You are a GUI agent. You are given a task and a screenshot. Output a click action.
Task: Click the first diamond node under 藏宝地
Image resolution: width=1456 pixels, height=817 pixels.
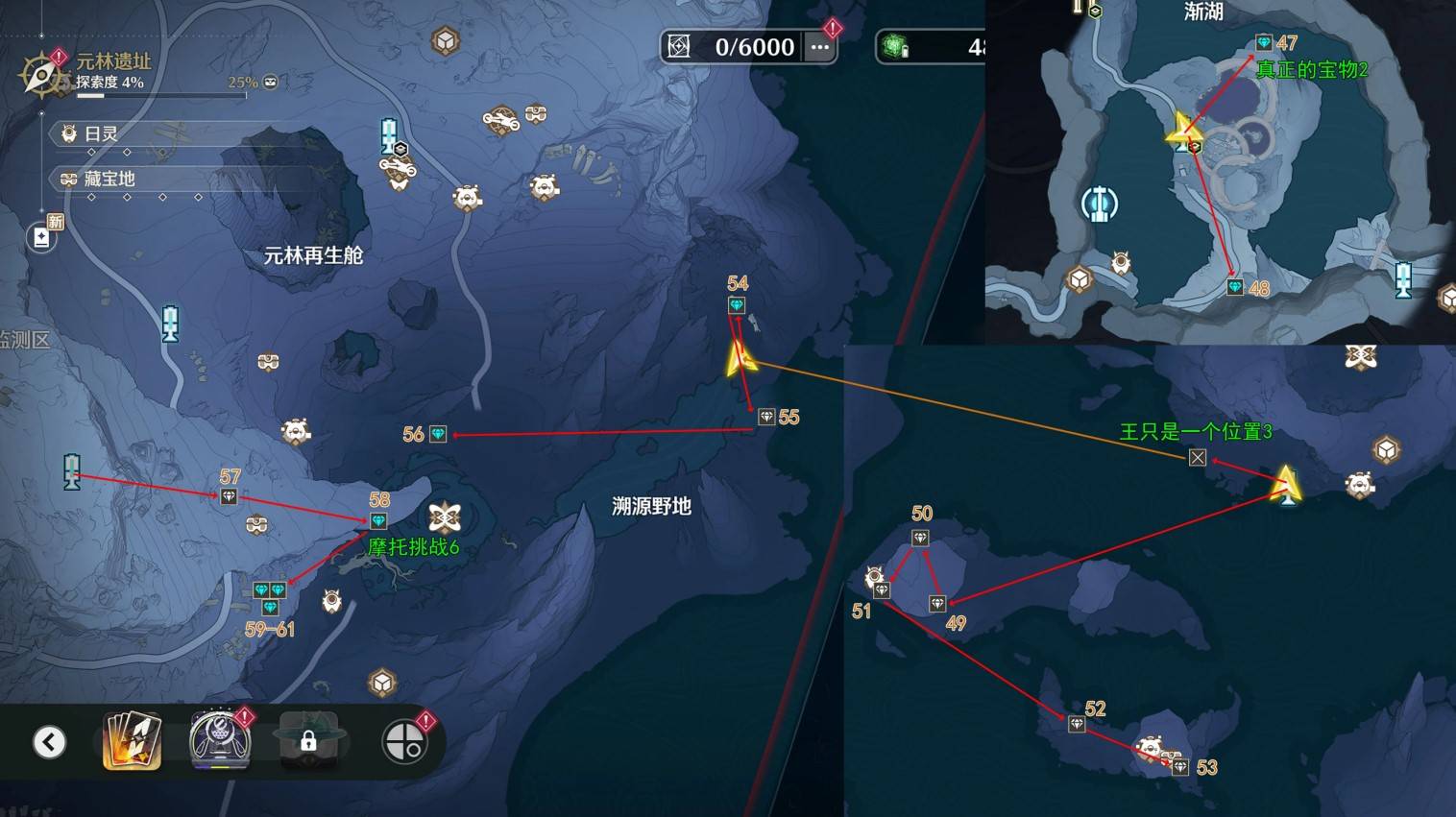click(91, 198)
